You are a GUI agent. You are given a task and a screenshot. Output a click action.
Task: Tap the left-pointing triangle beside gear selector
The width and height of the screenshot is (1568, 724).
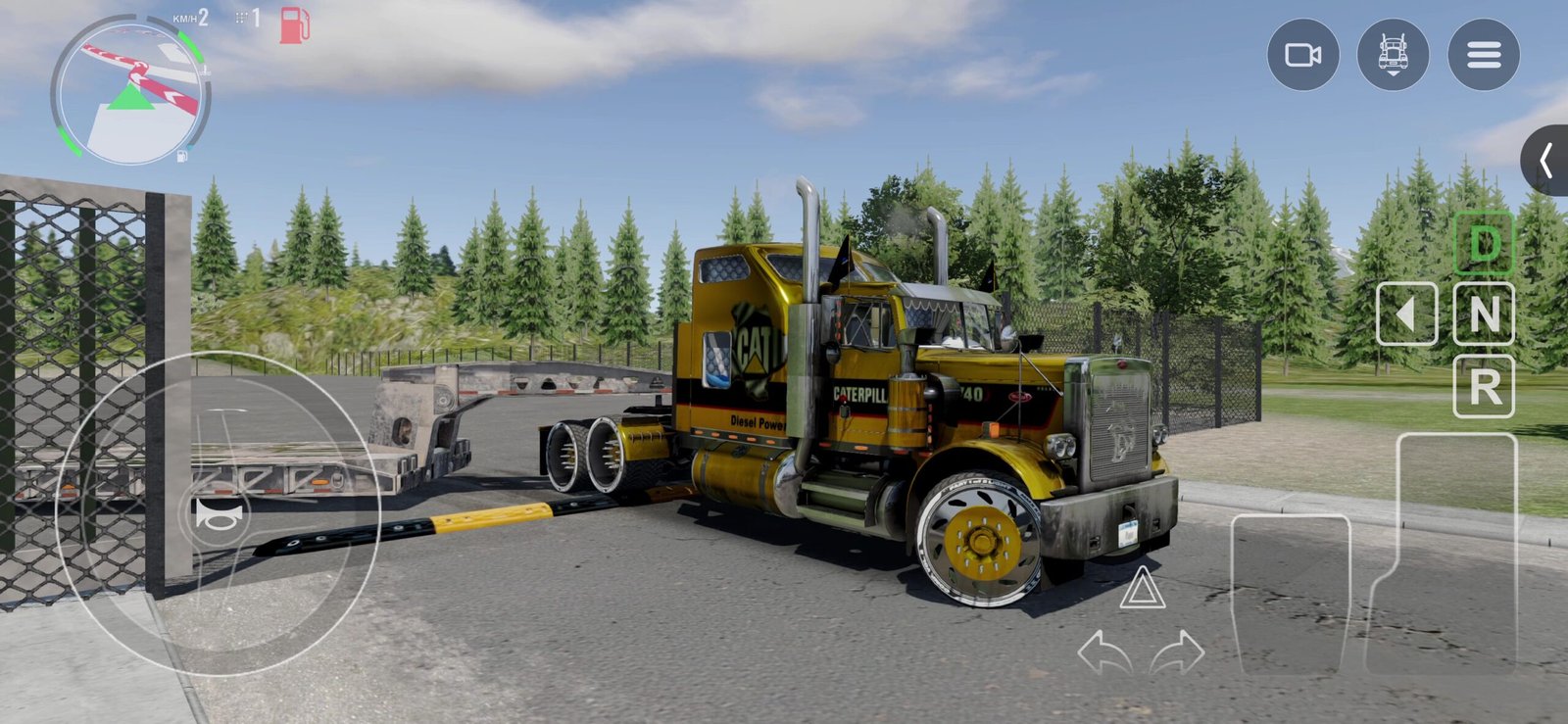(x=1407, y=314)
